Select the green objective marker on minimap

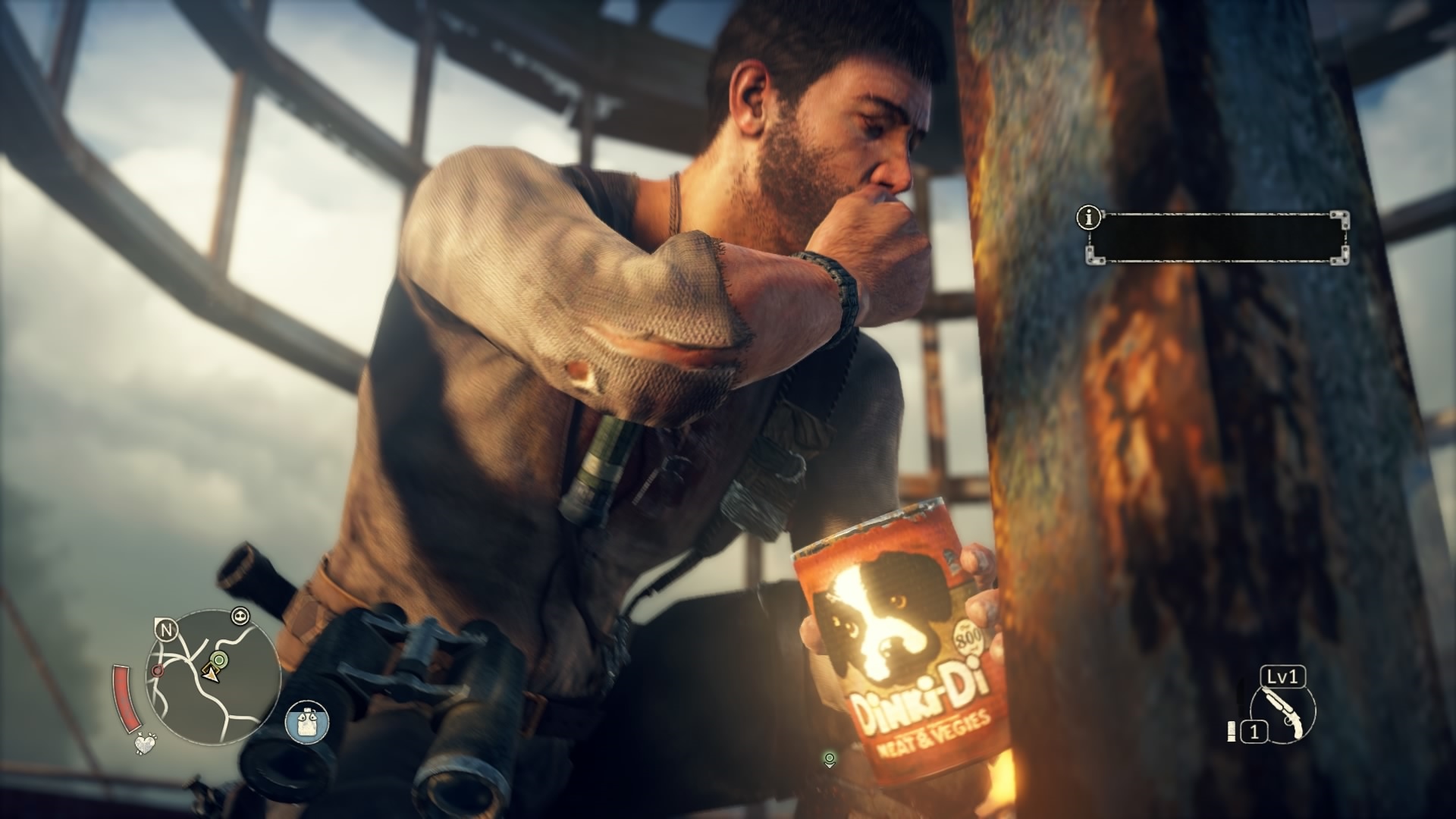point(219,660)
